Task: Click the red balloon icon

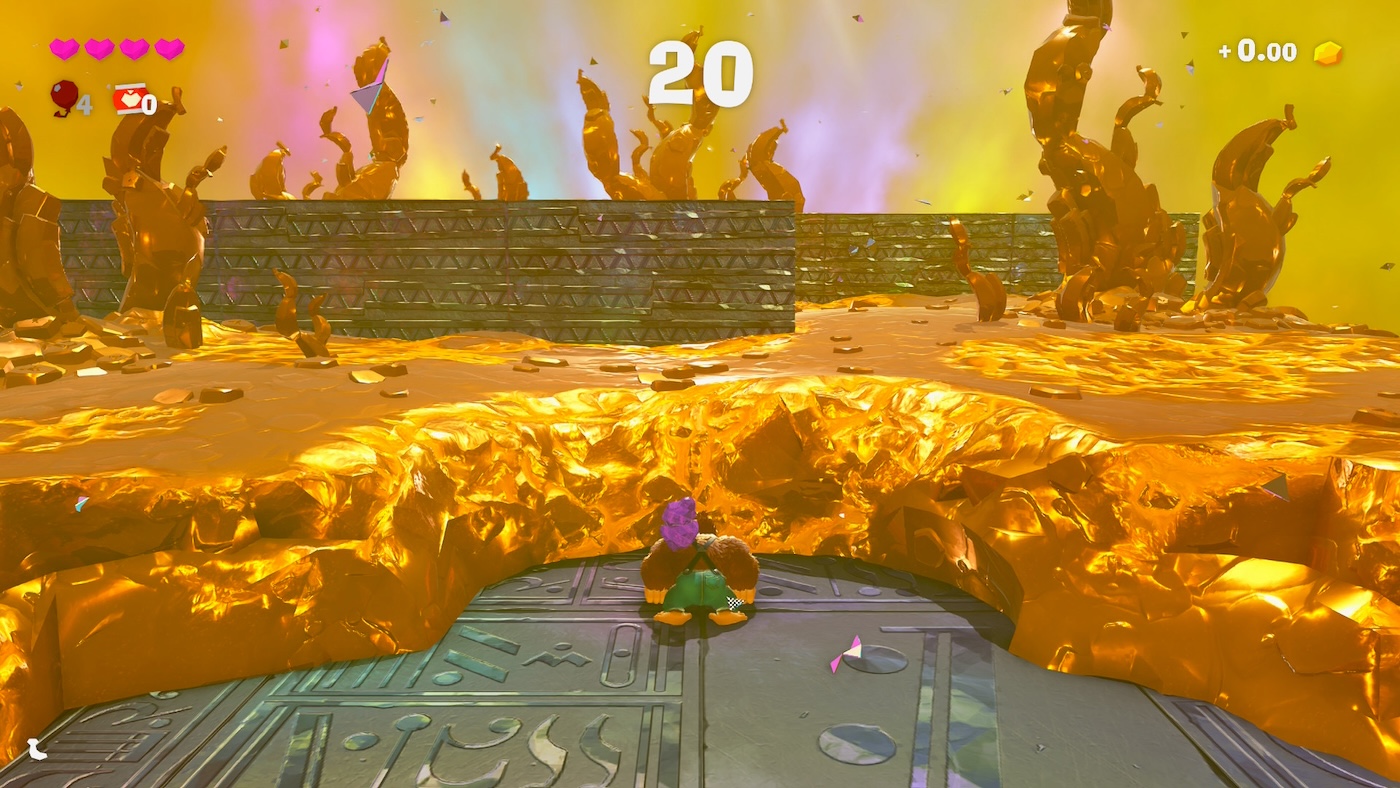Action: (64, 97)
